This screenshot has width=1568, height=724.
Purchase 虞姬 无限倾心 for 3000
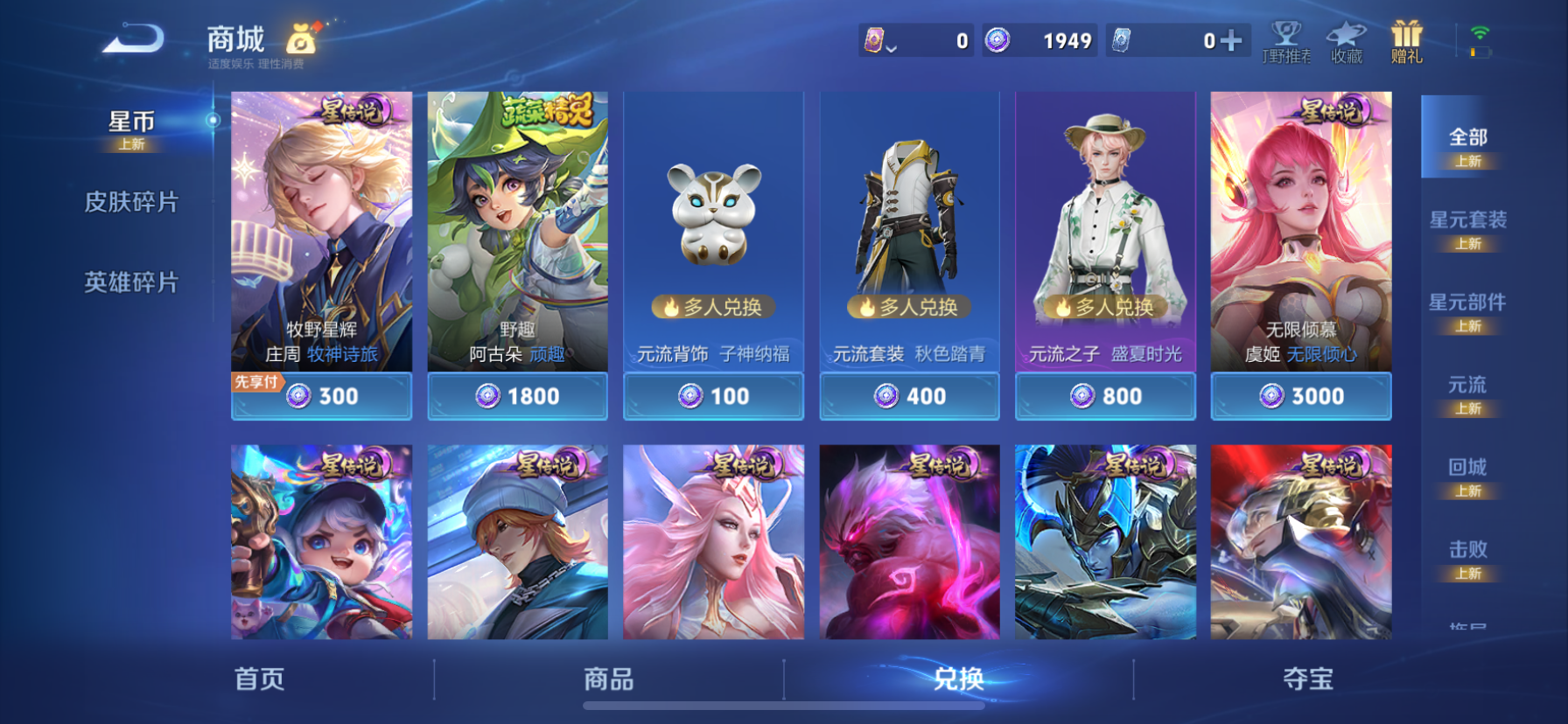coord(1301,395)
